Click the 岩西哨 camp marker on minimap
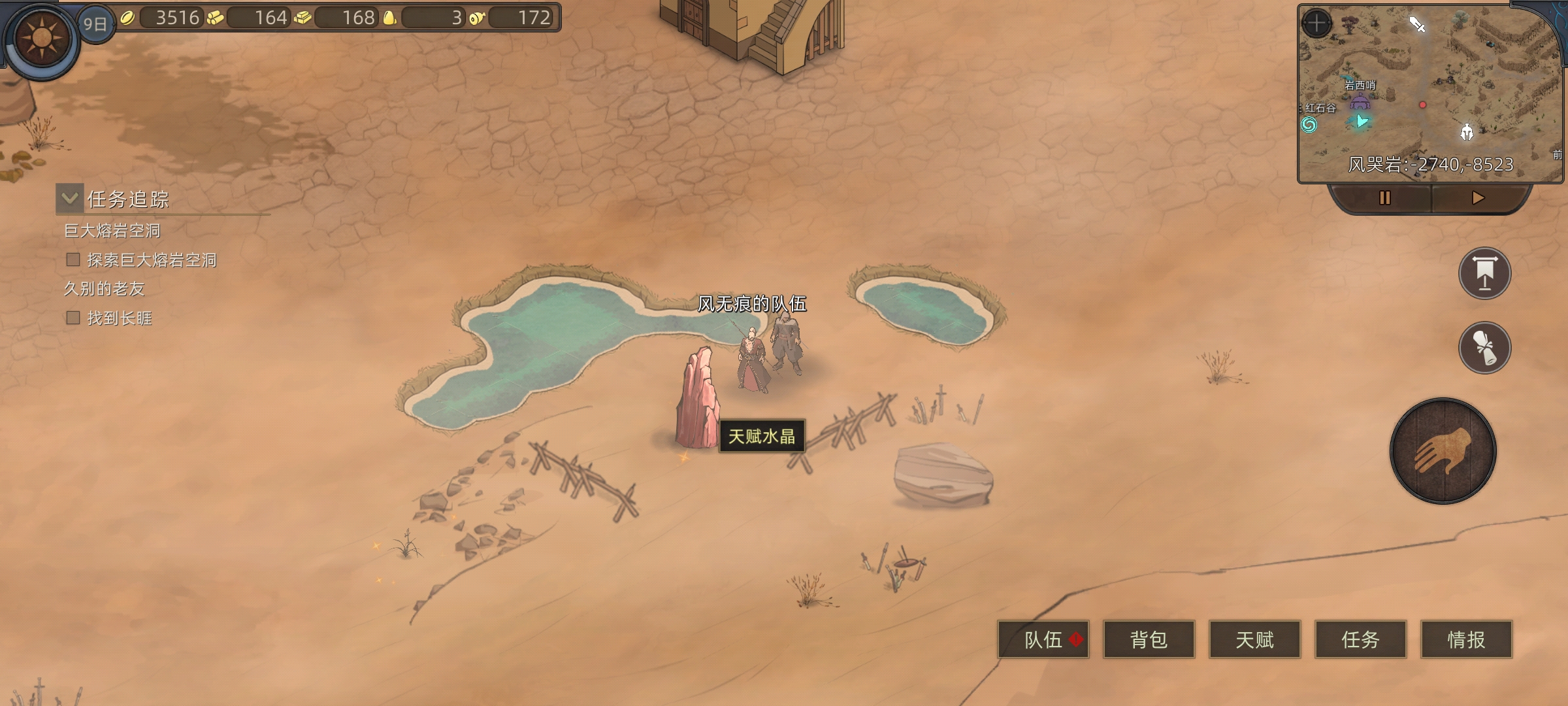This screenshot has height=706, width=1568. [1360, 102]
